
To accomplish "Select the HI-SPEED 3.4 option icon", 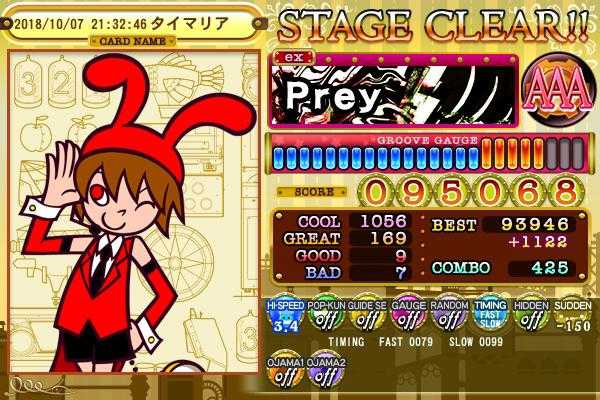I will point(283,317).
